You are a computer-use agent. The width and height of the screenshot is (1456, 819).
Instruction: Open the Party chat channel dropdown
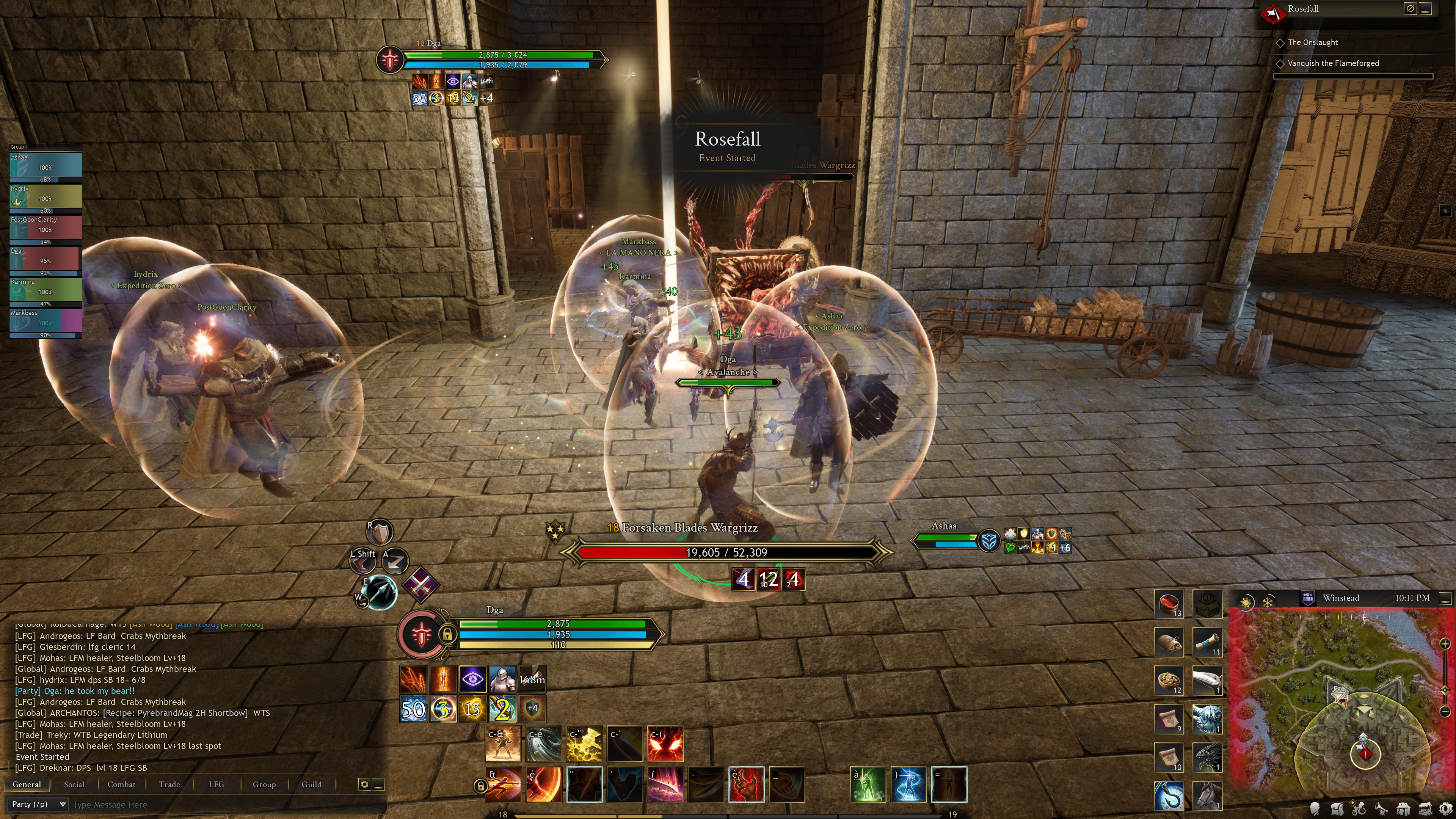(x=38, y=804)
